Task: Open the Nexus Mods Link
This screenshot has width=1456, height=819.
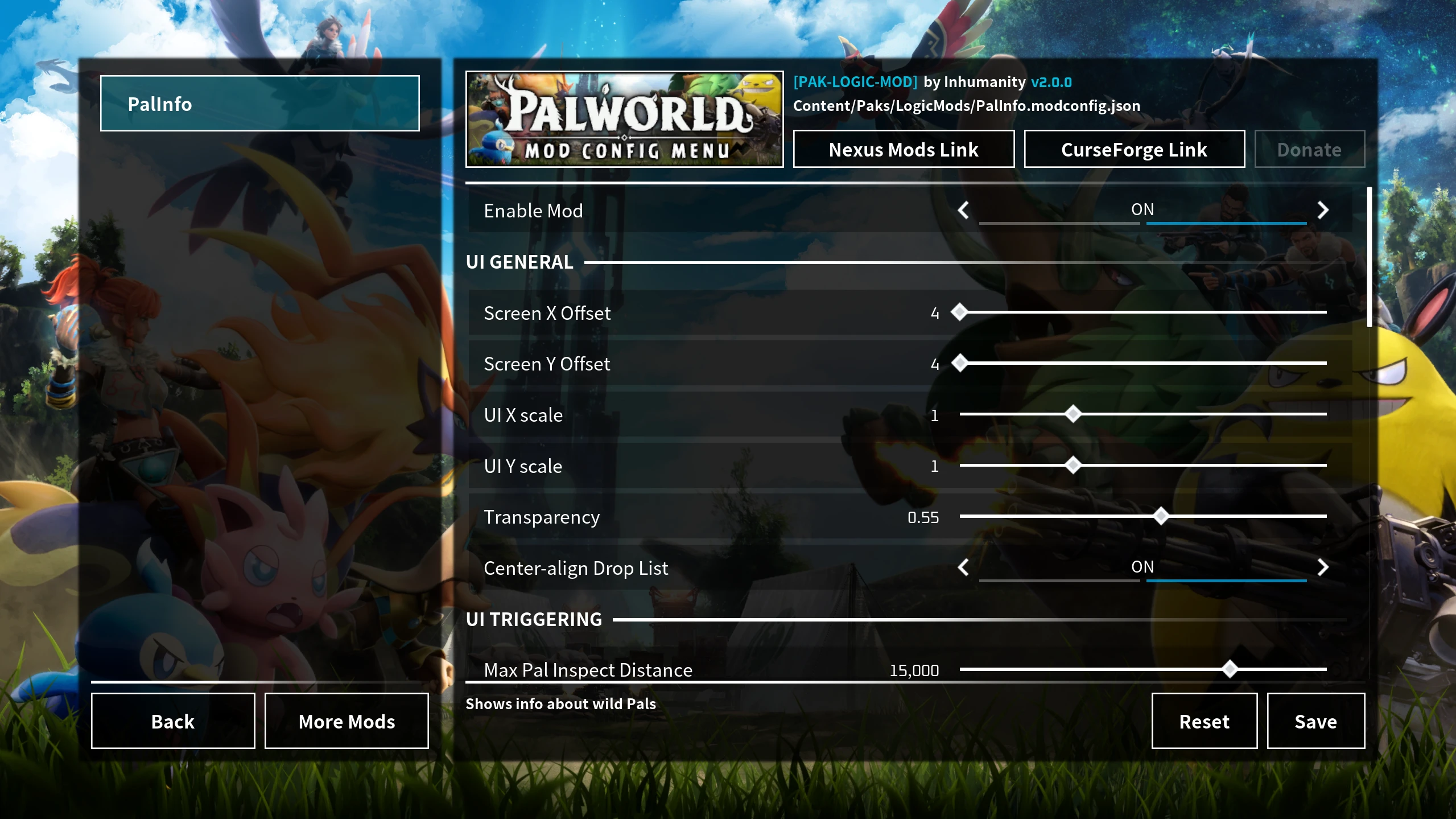Action: point(902,149)
